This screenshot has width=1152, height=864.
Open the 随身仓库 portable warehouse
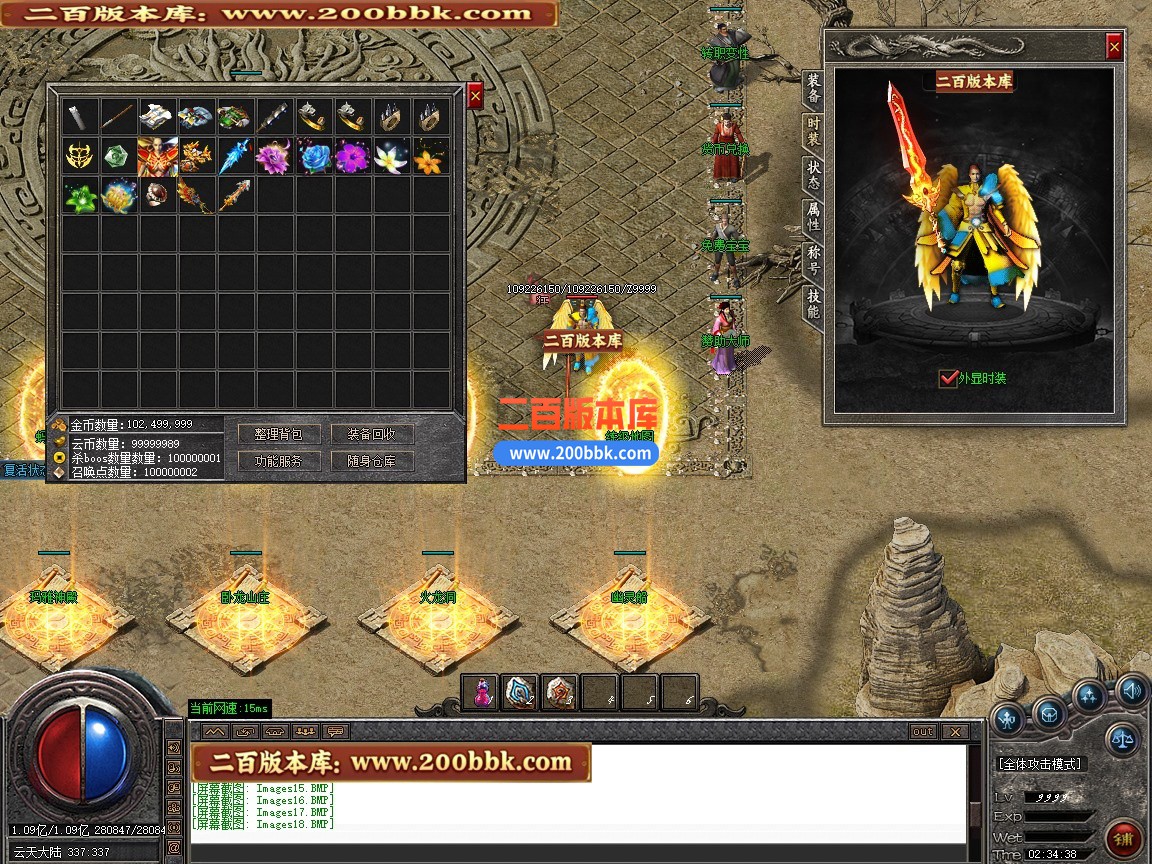tap(372, 461)
